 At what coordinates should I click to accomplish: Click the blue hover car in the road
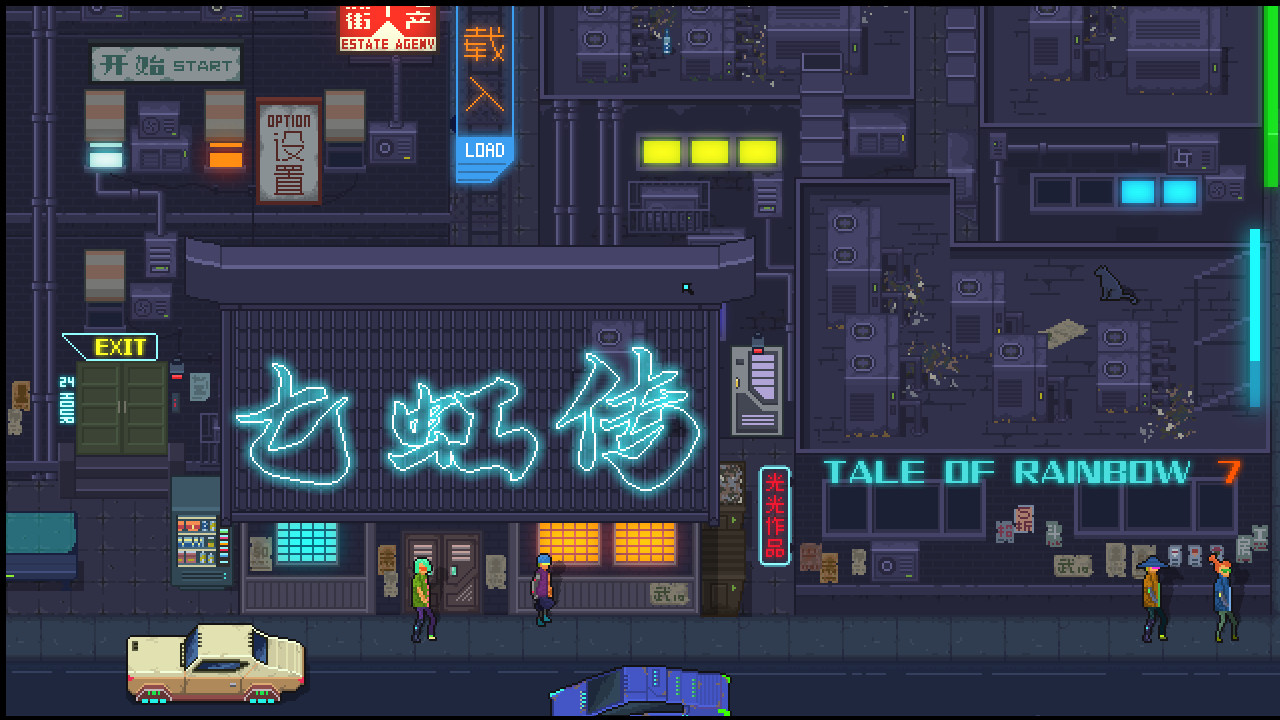coord(638,690)
